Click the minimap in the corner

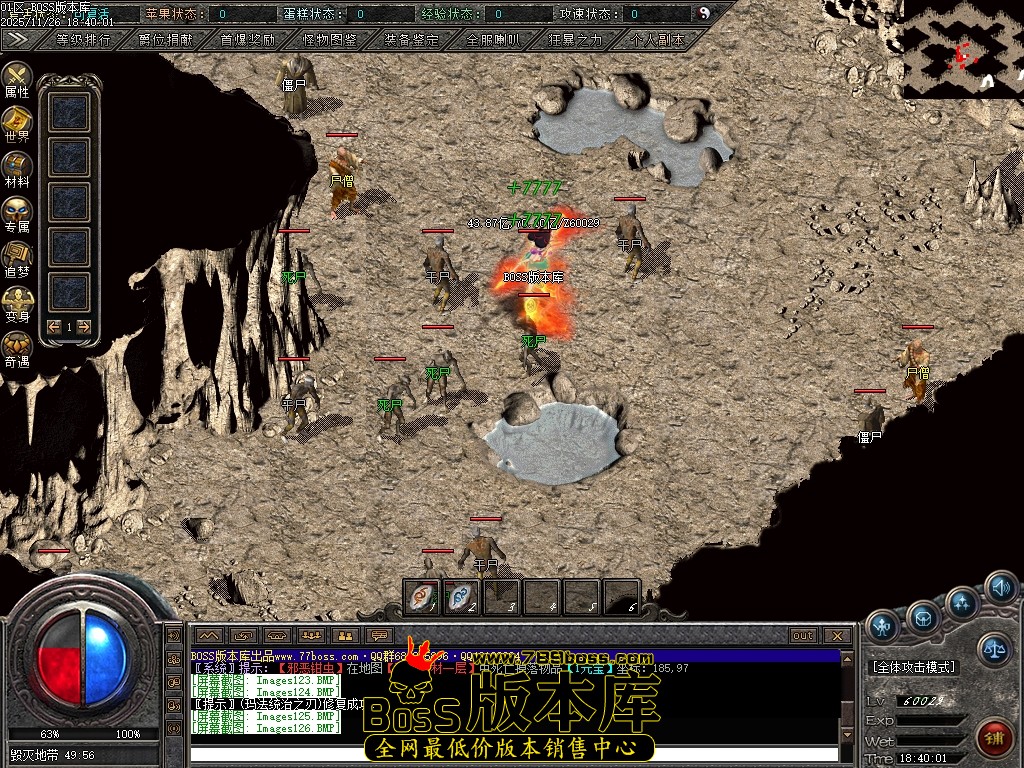[x=963, y=48]
